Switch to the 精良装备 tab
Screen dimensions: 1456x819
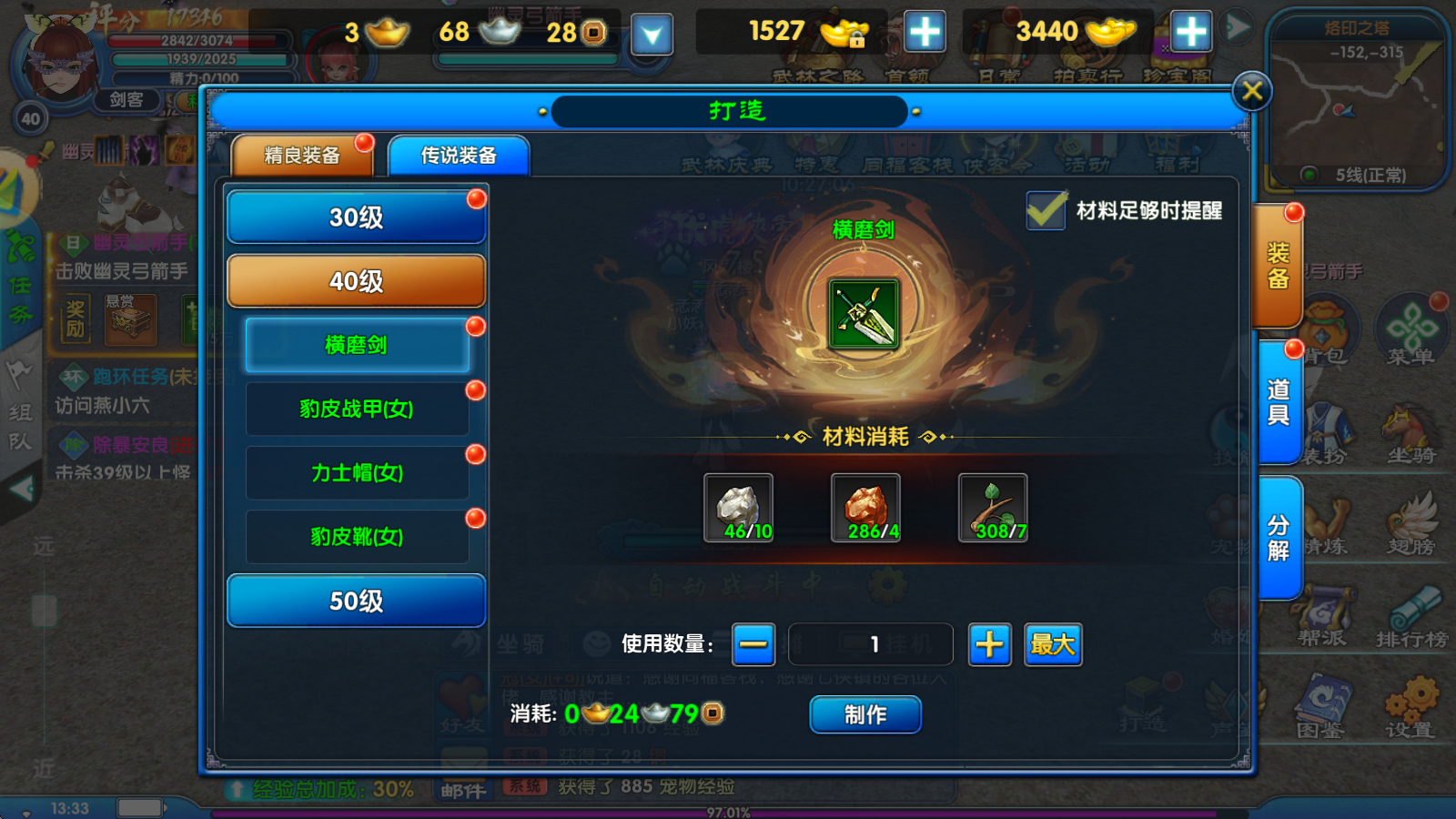coord(302,156)
